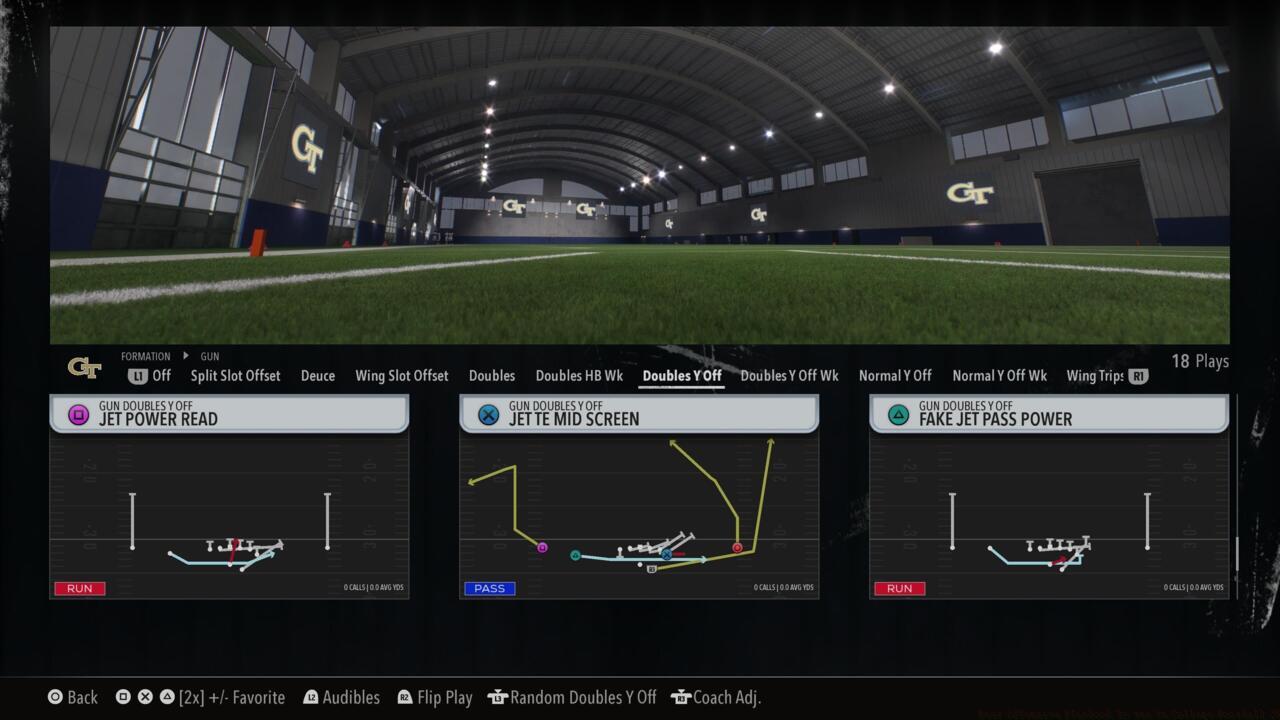
Task: Toggle the RUN badge on Jet Power Read
Action: pyautogui.click(x=79, y=588)
